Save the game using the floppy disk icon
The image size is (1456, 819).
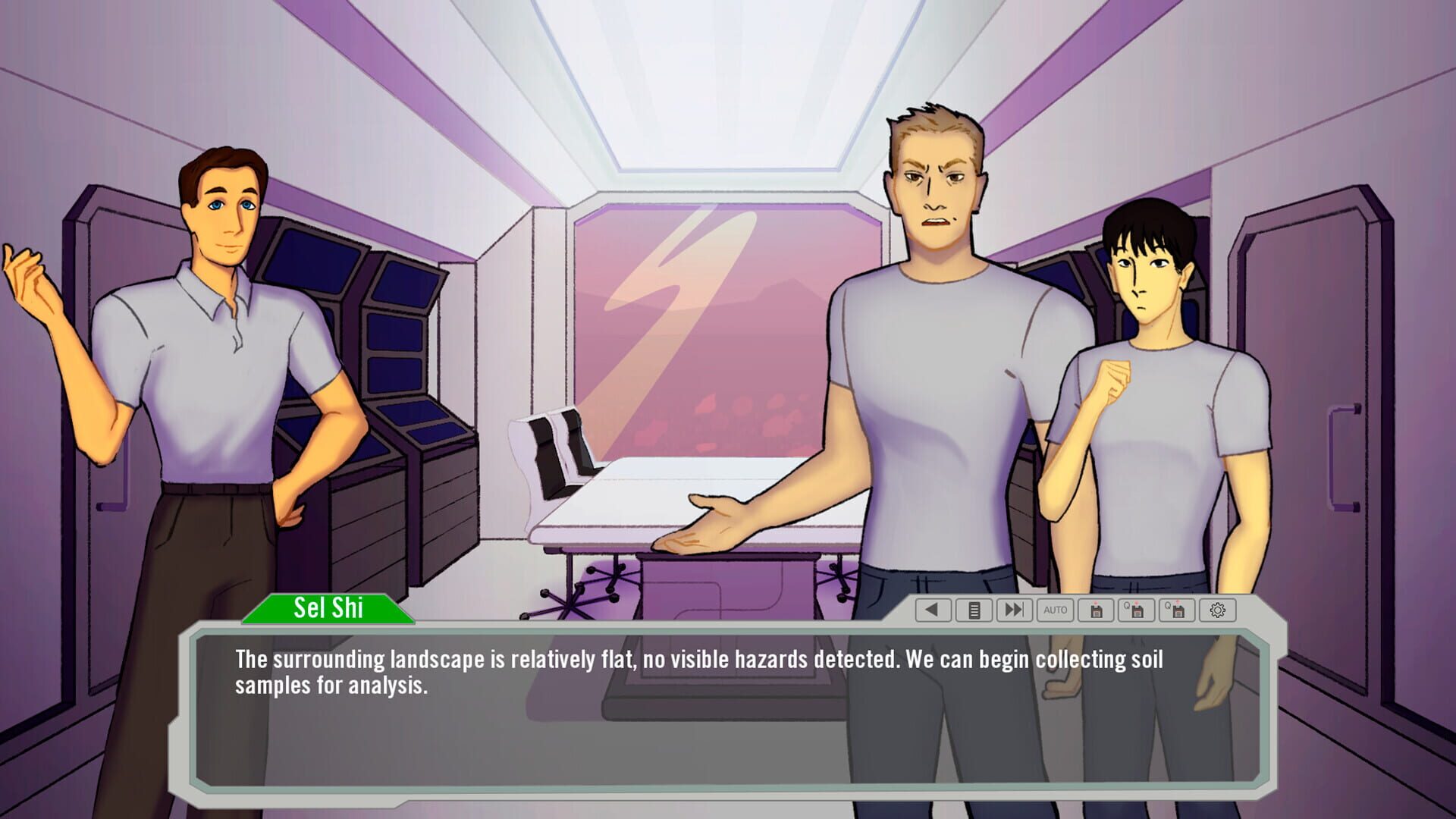pyautogui.click(x=1096, y=610)
